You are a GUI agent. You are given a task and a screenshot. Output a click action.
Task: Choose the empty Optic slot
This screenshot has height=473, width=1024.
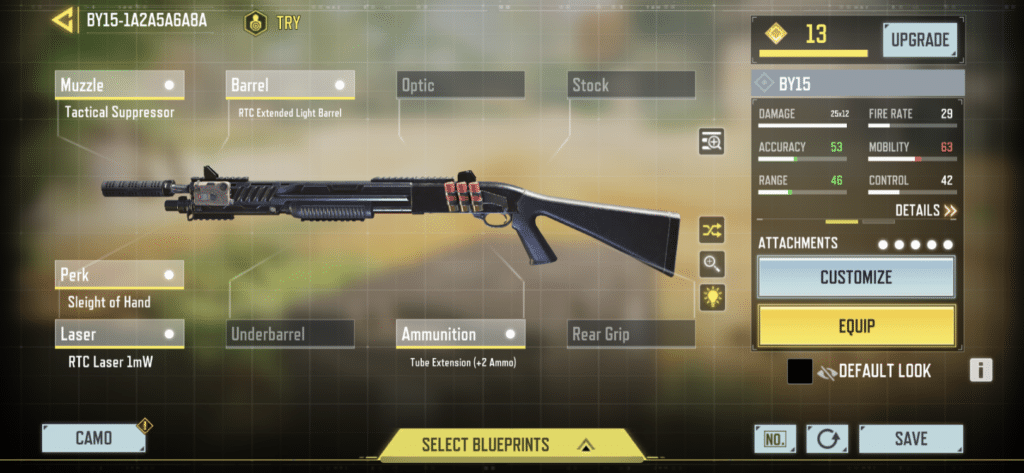pyautogui.click(x=460, y=85)
